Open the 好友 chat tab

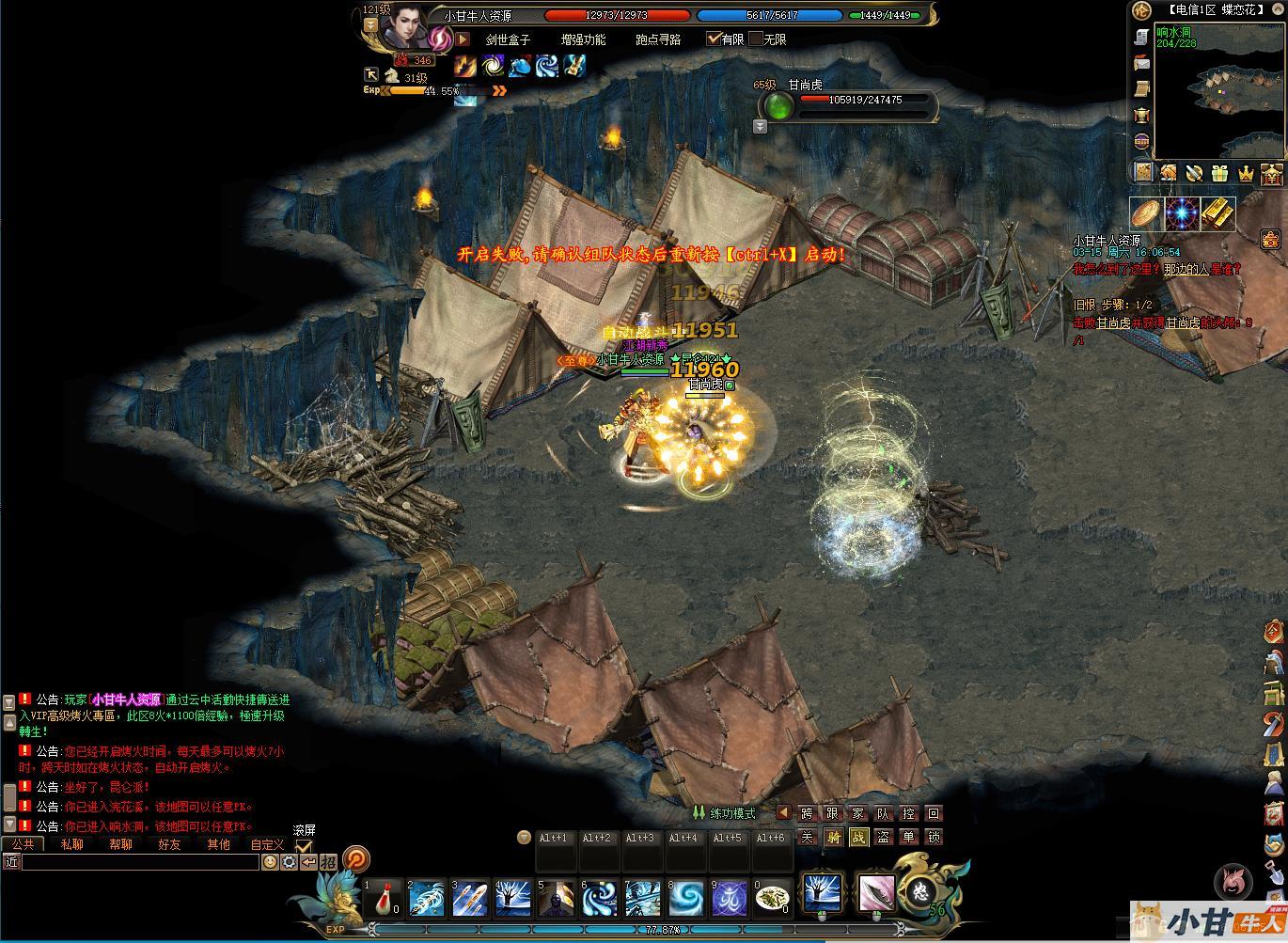(169, 844)
